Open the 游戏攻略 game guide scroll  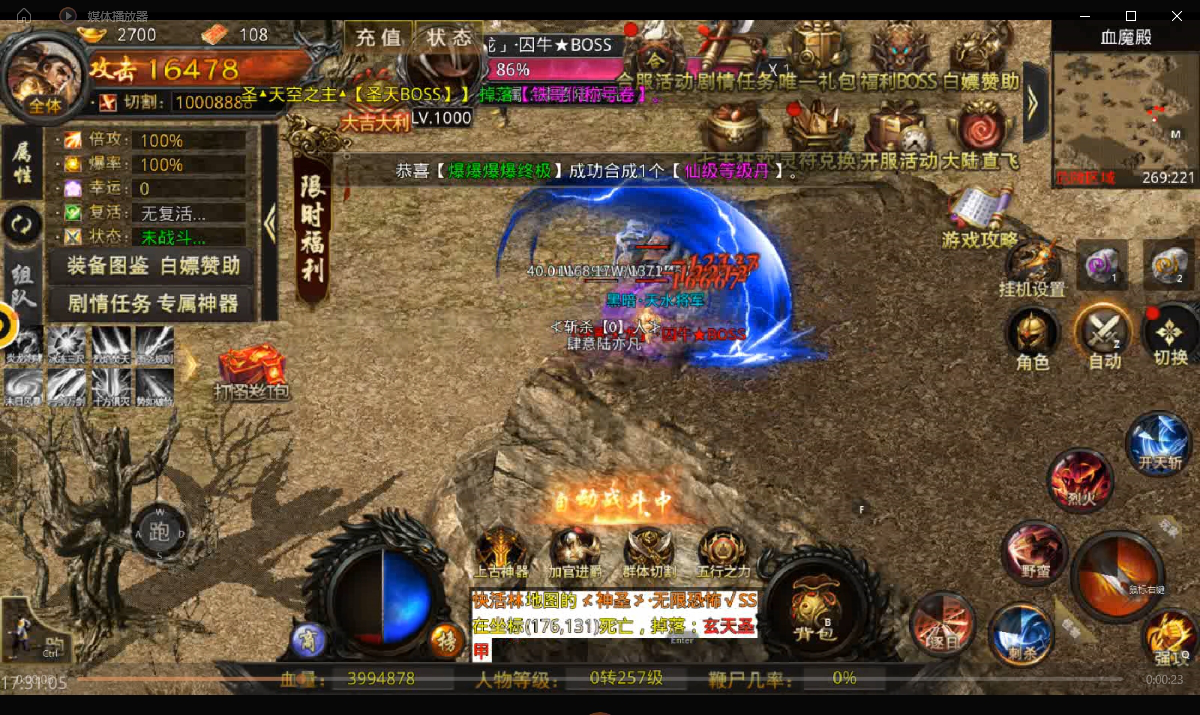tap(979, 216)
